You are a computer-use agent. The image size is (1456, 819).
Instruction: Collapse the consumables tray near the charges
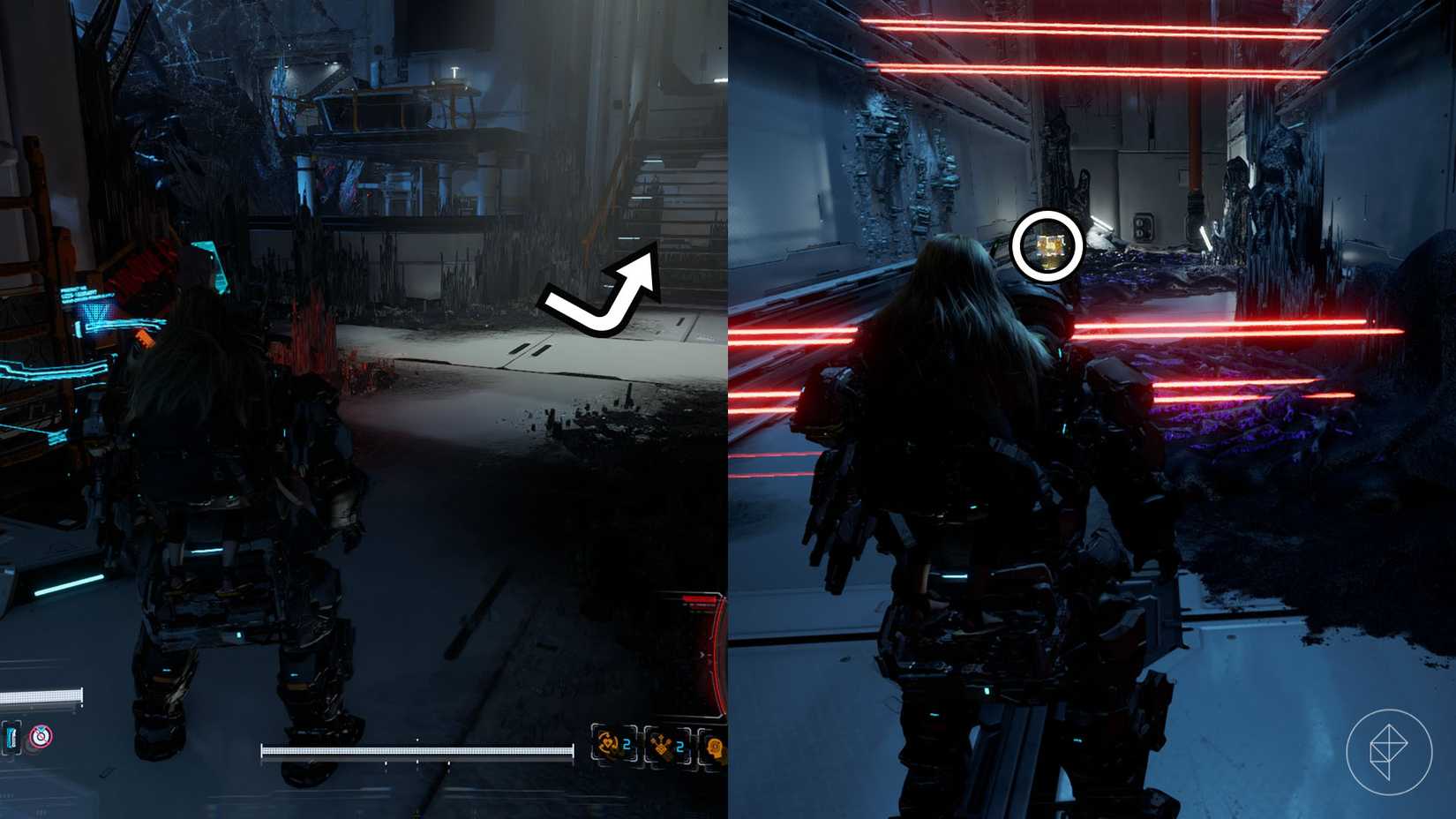click(660, 746)
